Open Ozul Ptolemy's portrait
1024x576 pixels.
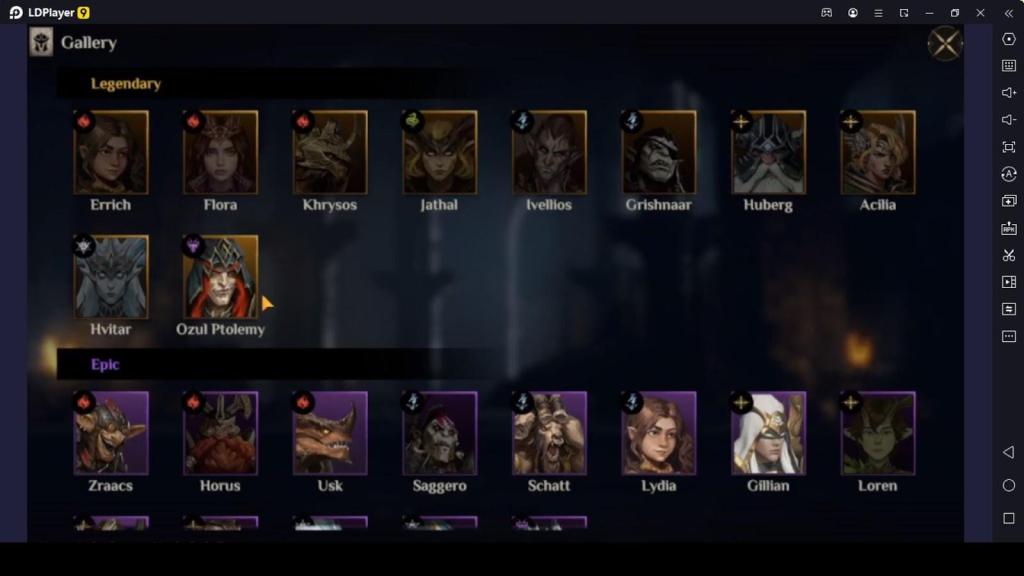pyautogui.click(x=220, y=278)
